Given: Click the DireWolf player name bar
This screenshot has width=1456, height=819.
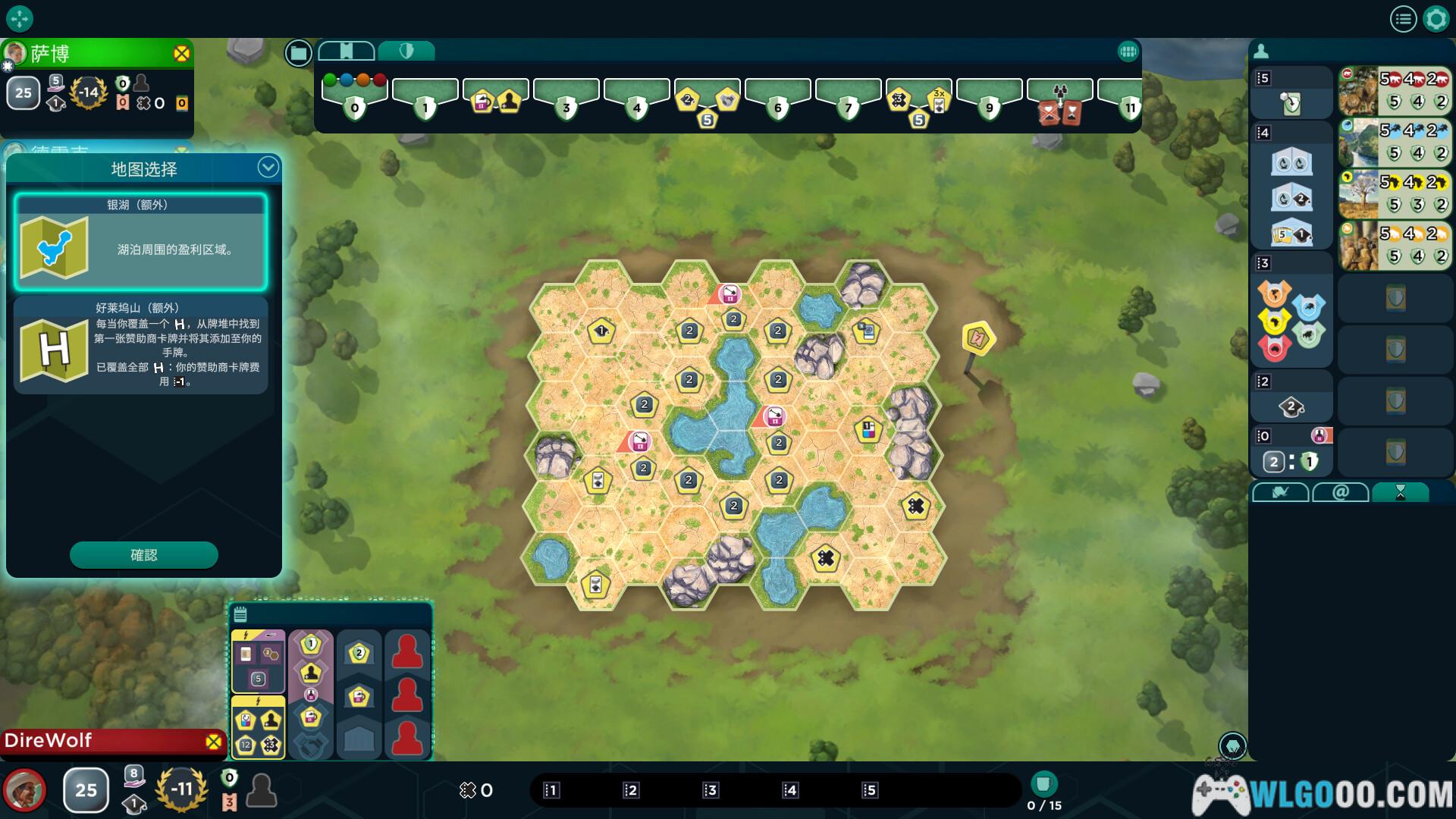Looking at the screenshot, I should tap(106, 741).
